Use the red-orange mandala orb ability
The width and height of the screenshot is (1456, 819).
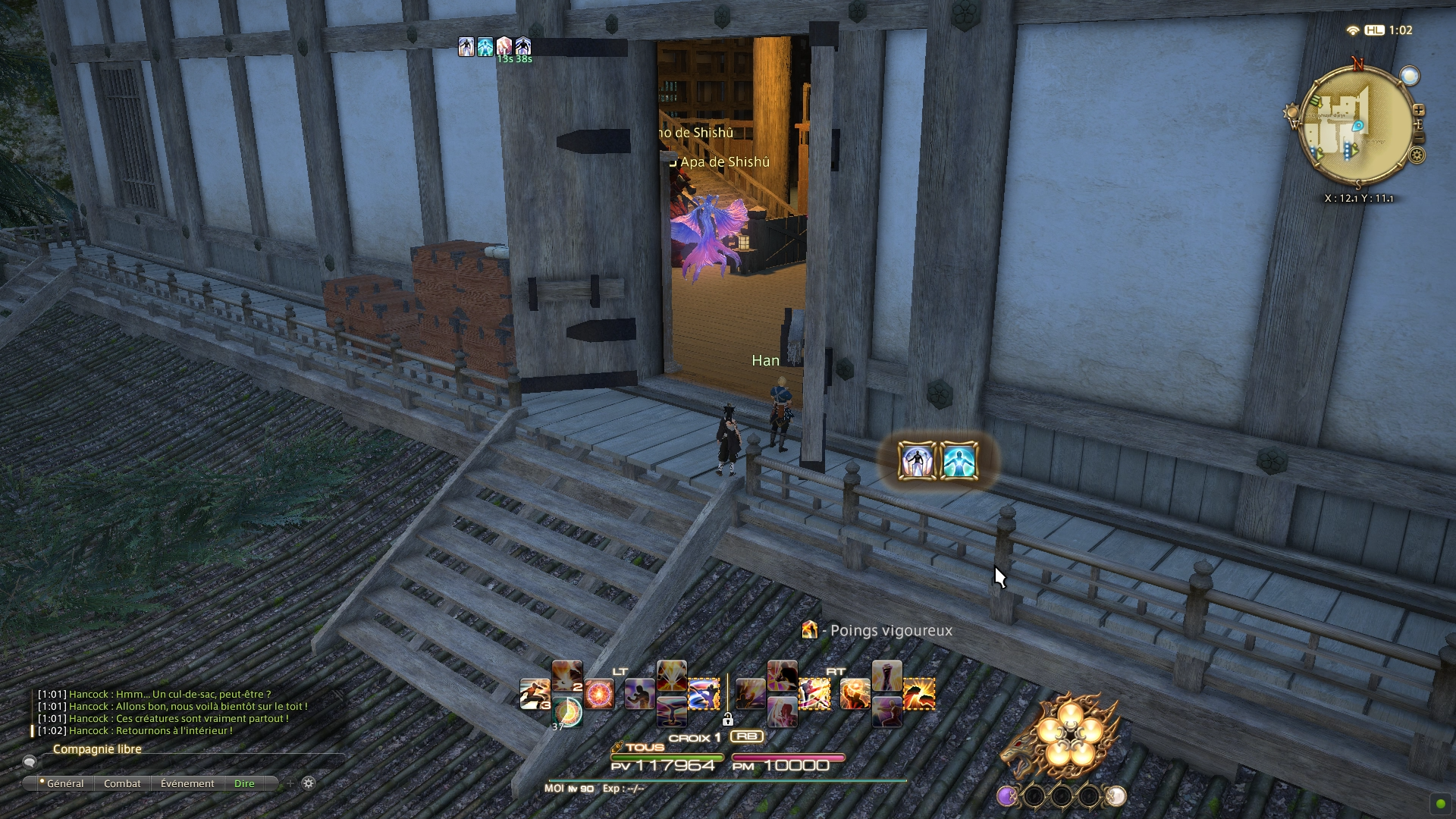click(599, 695)
